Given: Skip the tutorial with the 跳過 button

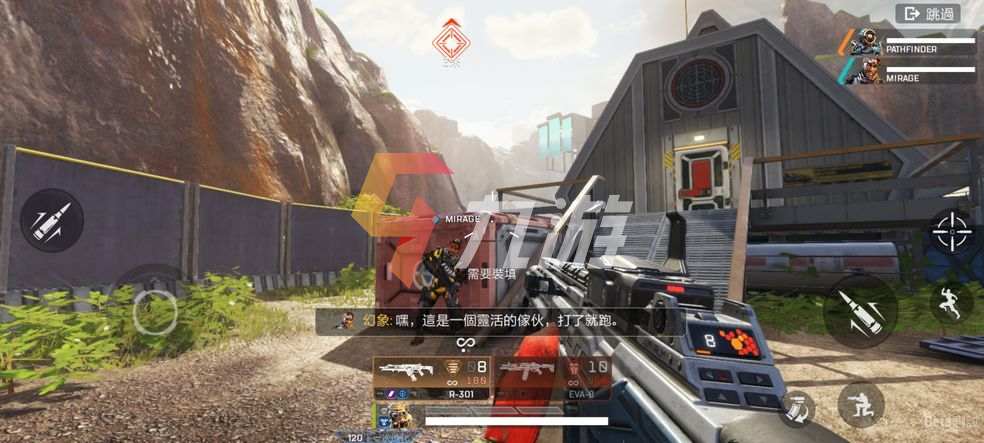Looking at the screenshot, I should tap(929, 14).
